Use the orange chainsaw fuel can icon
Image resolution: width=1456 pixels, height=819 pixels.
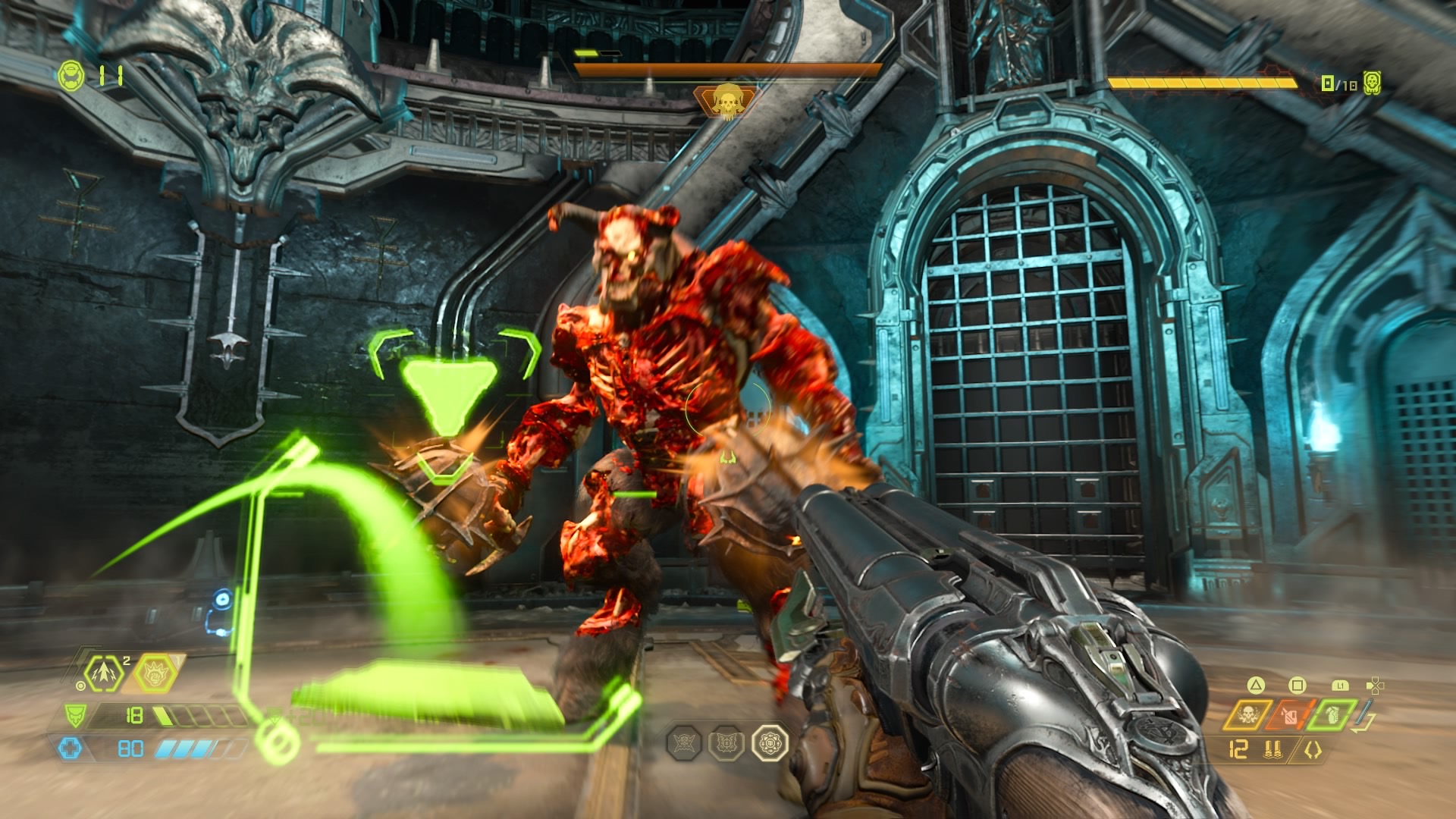[1290, 715]
